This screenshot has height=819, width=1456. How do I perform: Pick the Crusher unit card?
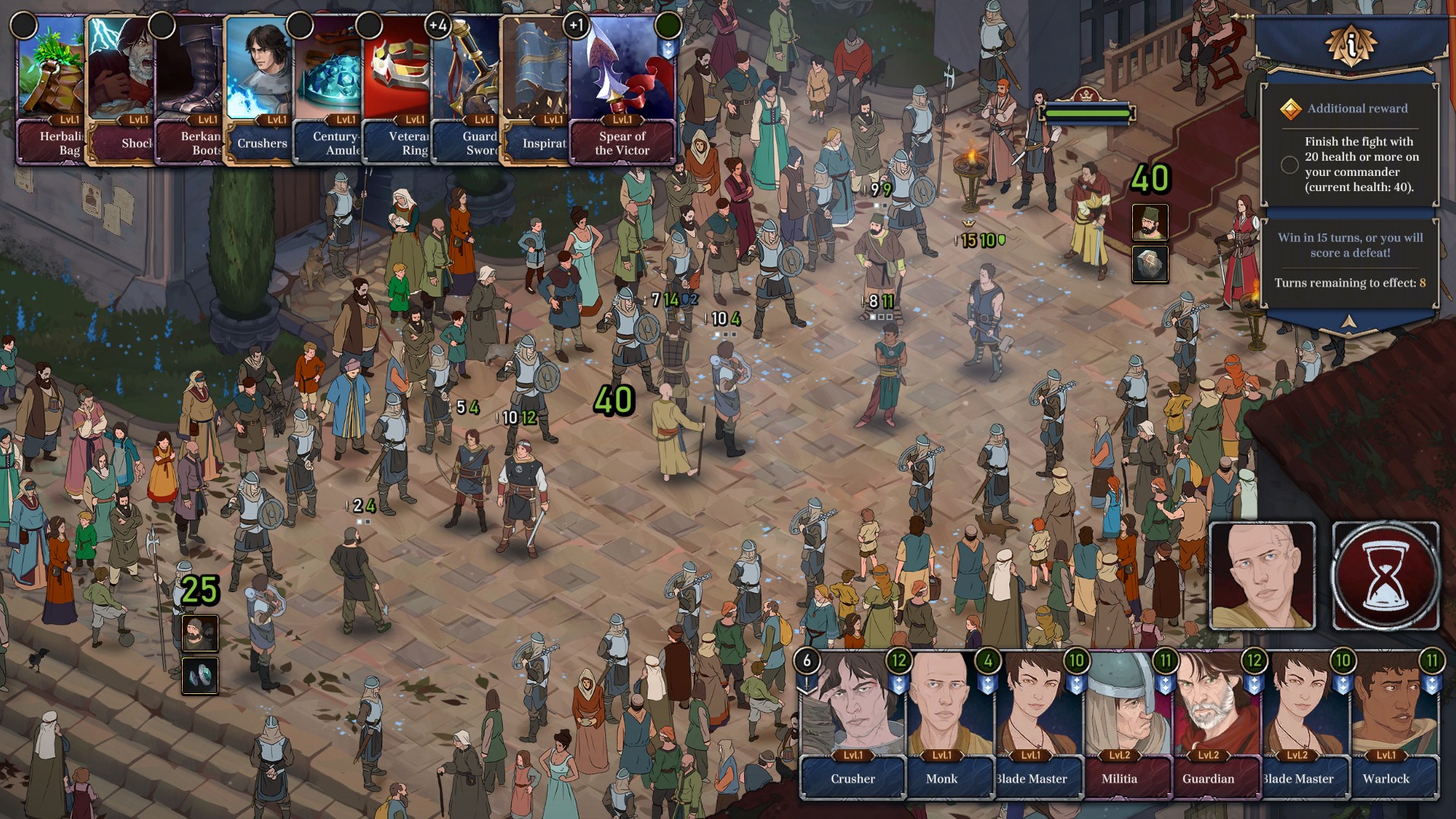pos(852,724)
